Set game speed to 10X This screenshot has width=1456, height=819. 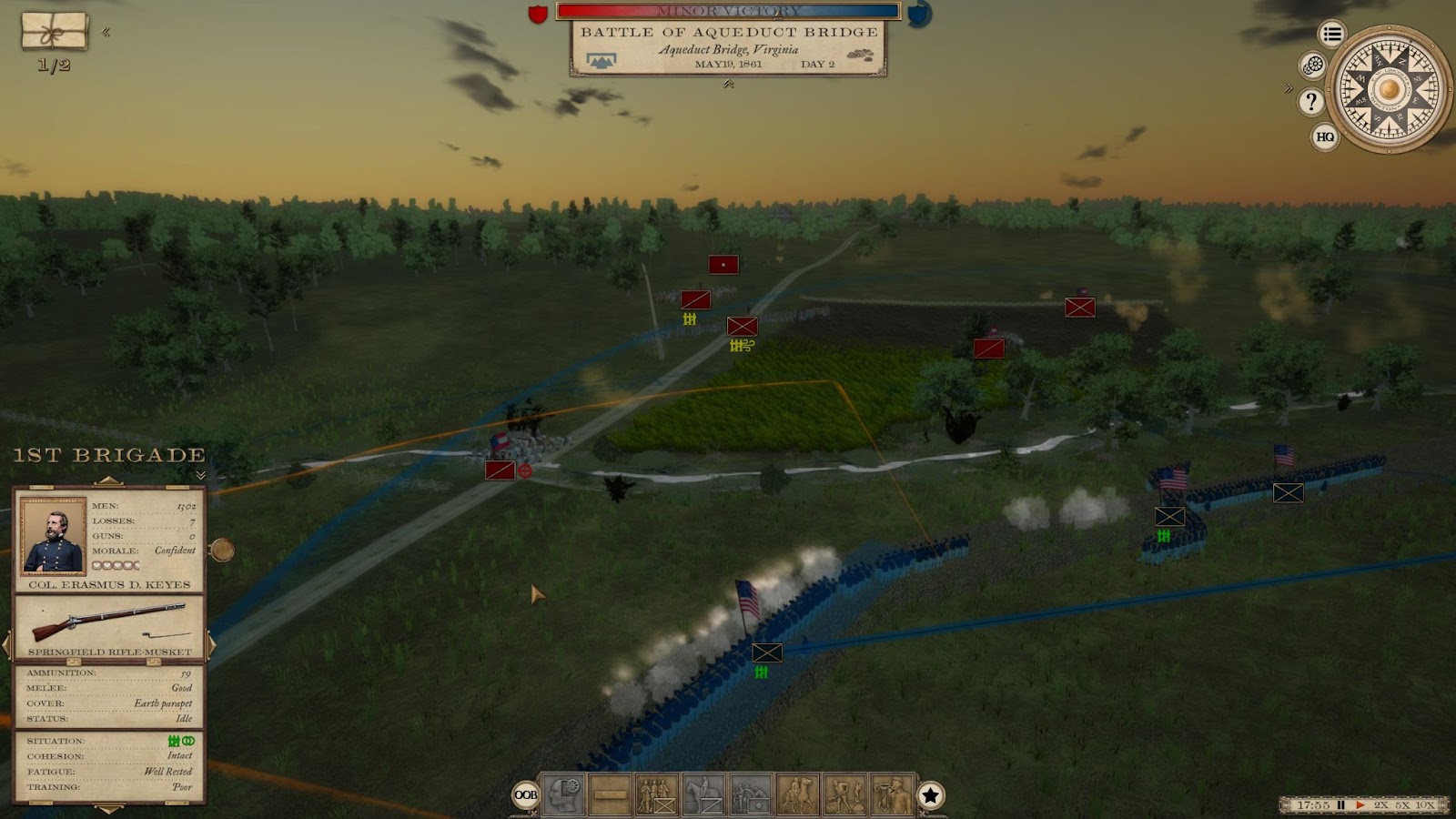(x=1425, y=805)
